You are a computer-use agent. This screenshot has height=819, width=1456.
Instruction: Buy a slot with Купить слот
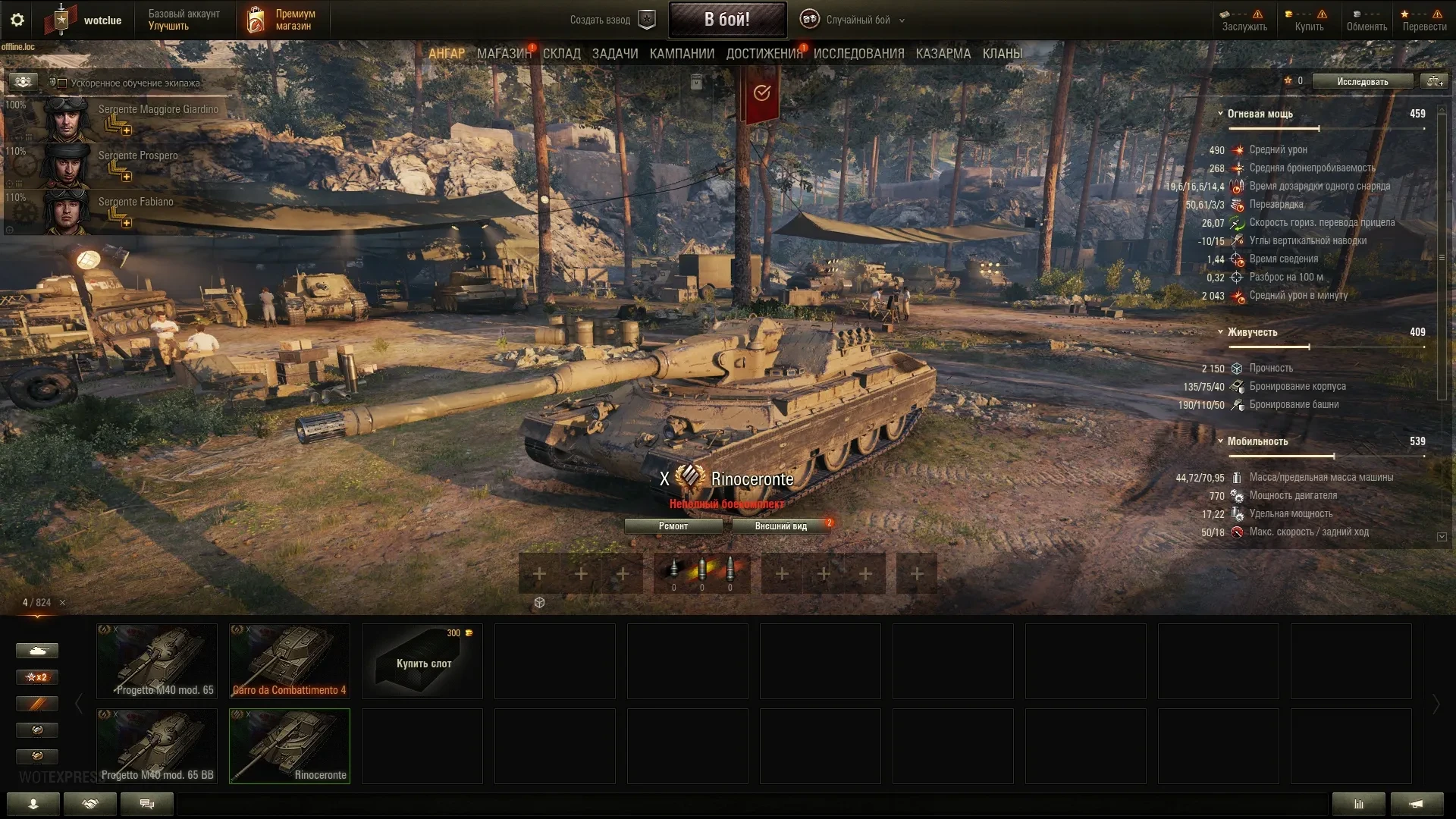tap(422, 661)
